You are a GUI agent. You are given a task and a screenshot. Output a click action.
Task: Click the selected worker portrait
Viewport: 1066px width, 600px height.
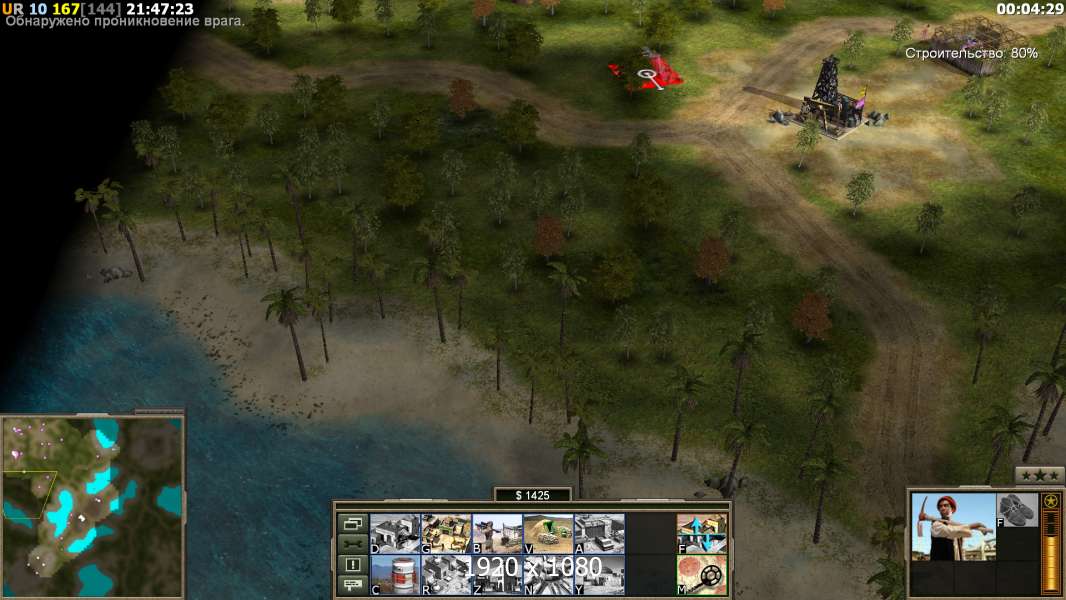click(953, 527)
